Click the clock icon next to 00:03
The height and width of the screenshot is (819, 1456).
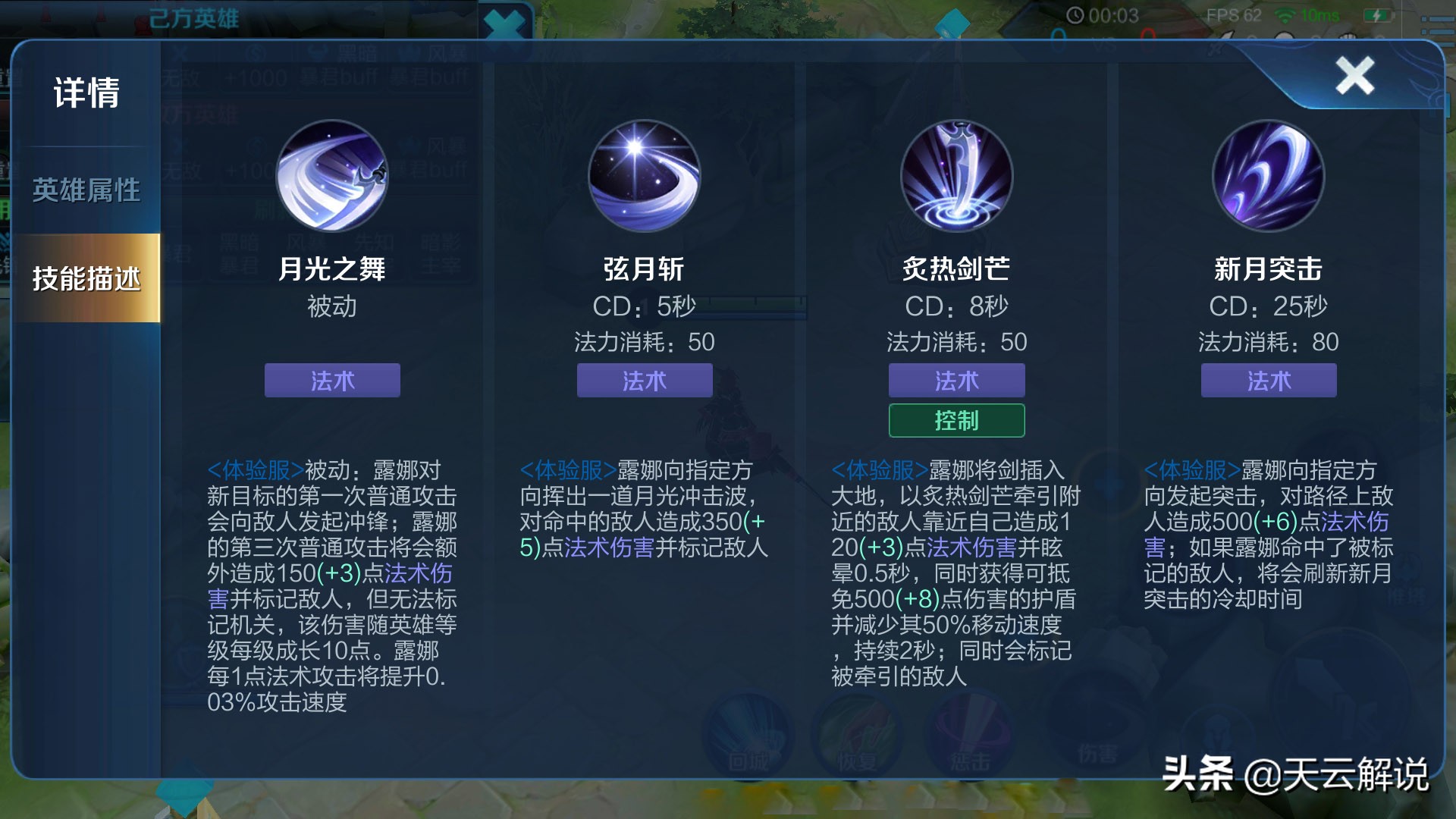coord(1075,13)
